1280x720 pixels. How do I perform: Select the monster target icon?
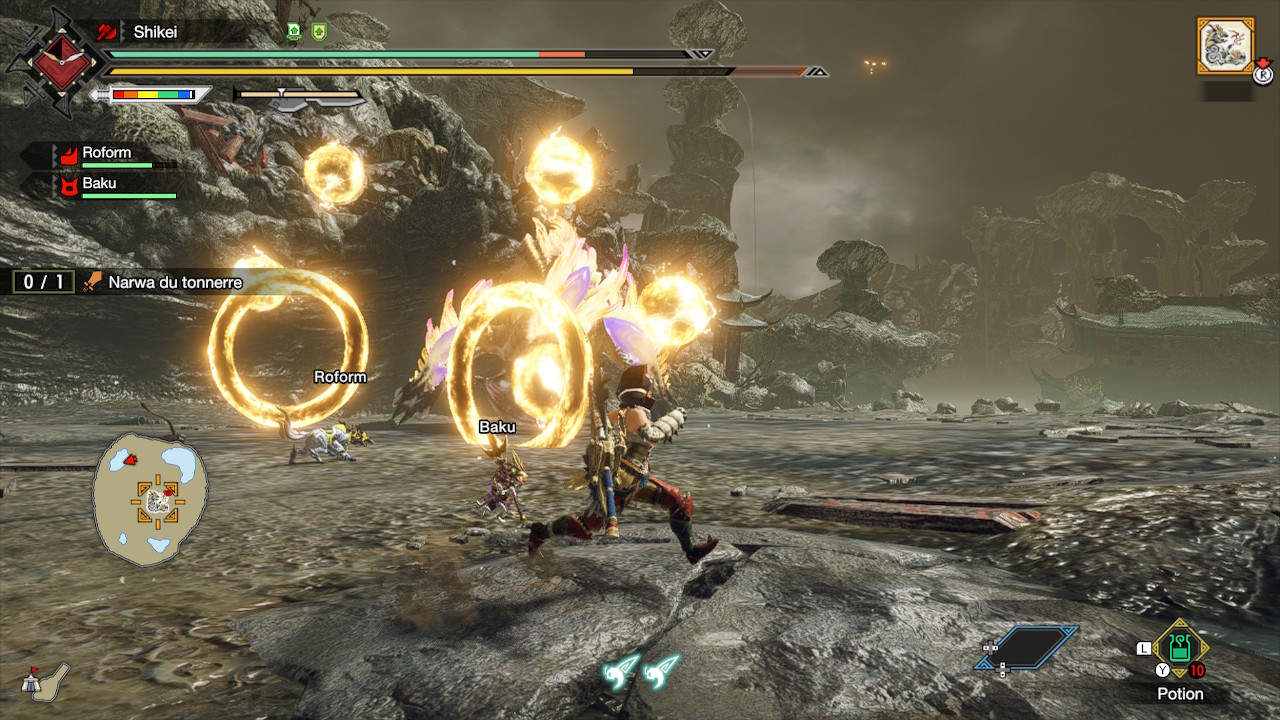1225,46
